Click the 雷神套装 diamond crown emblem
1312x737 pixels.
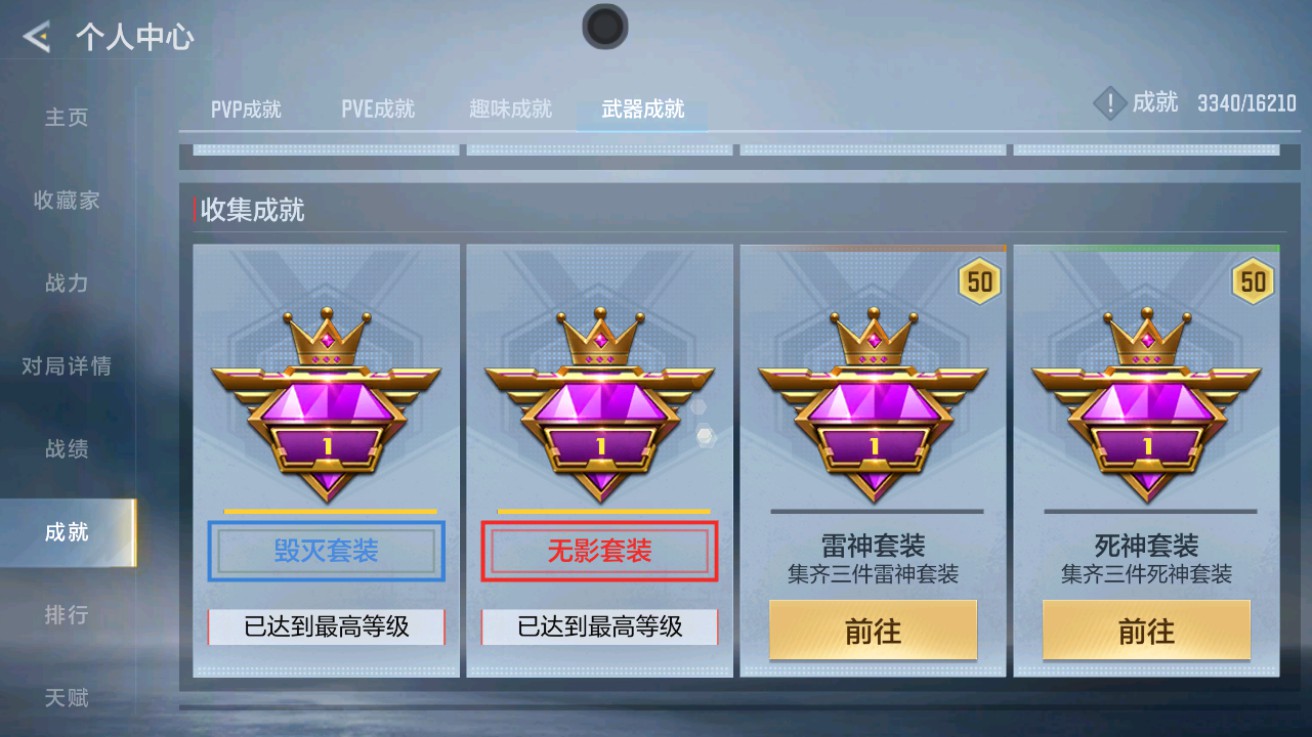click(872, 405)
